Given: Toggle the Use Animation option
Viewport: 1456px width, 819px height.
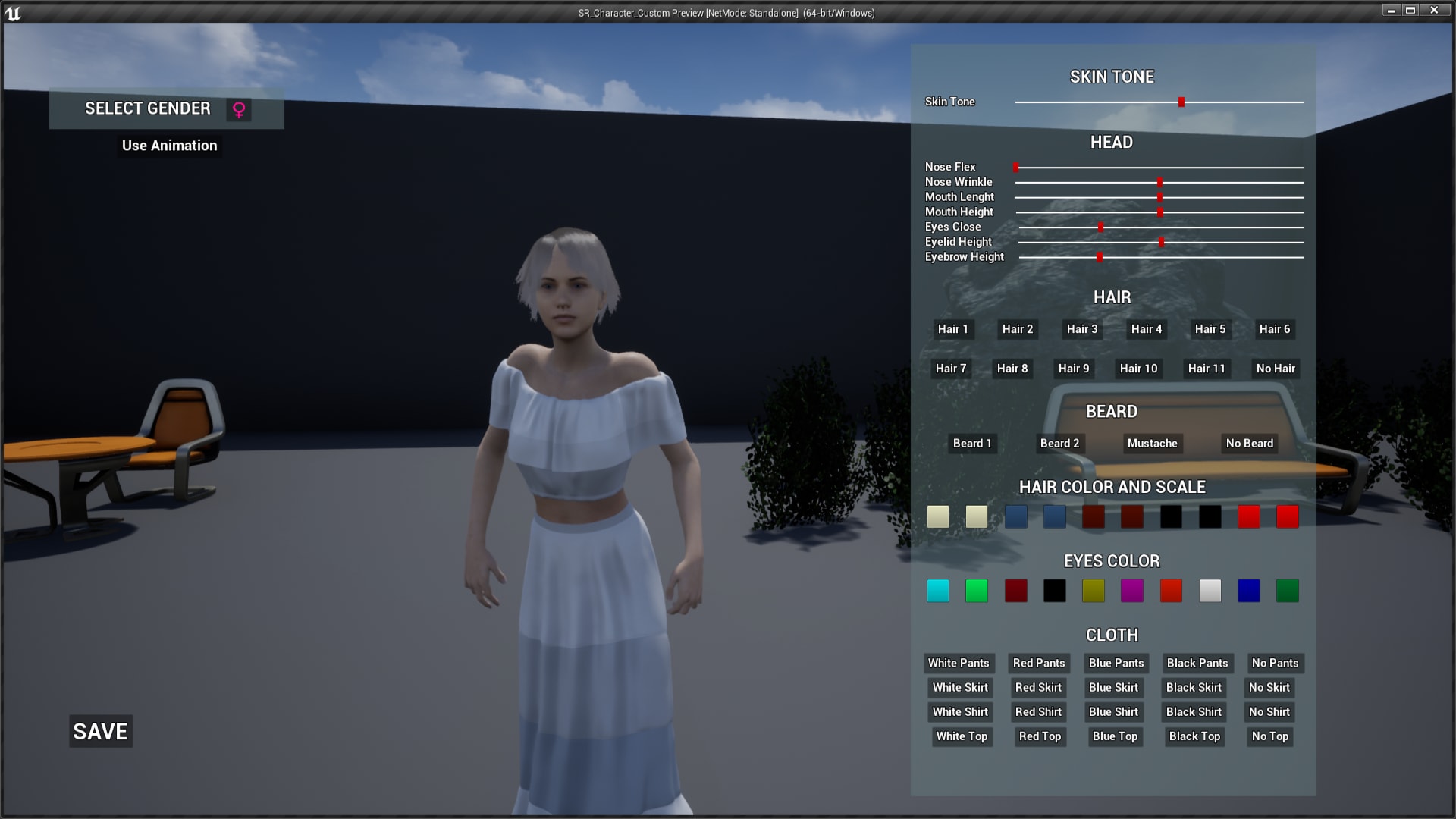Looking at the screenshot, I should point(169,145).
